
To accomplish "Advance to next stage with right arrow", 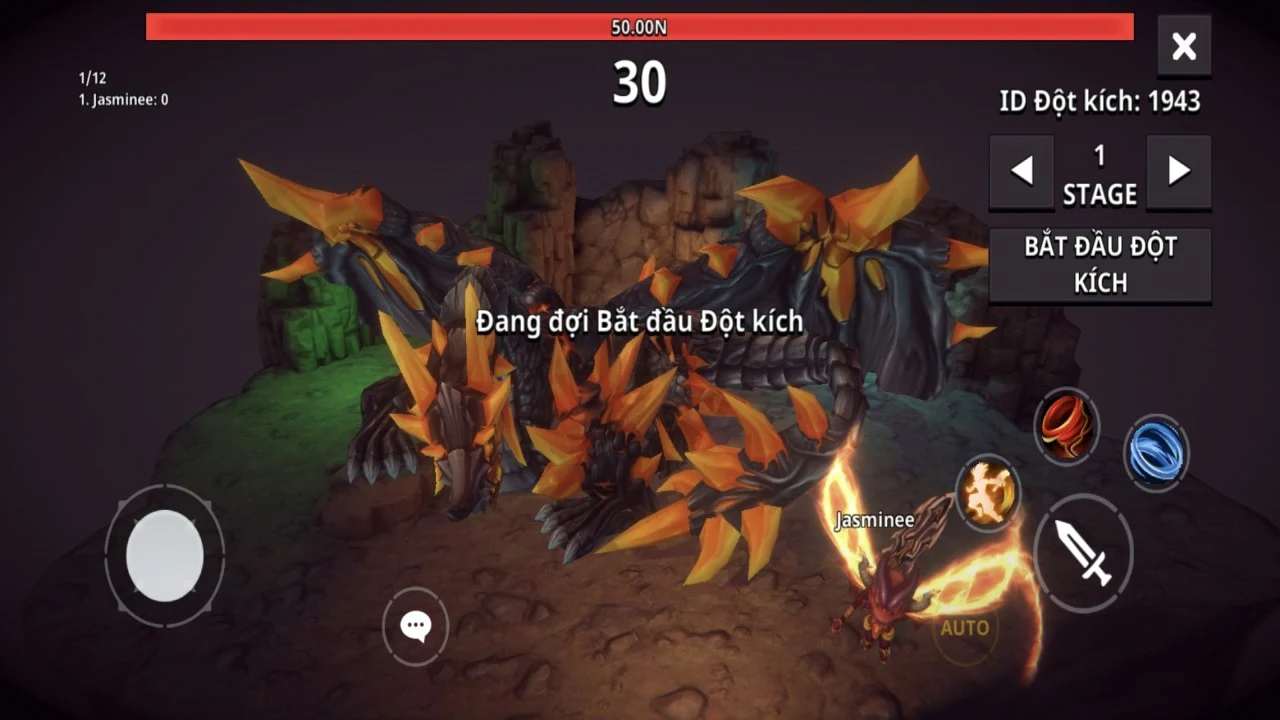I will coord(1178,172).
